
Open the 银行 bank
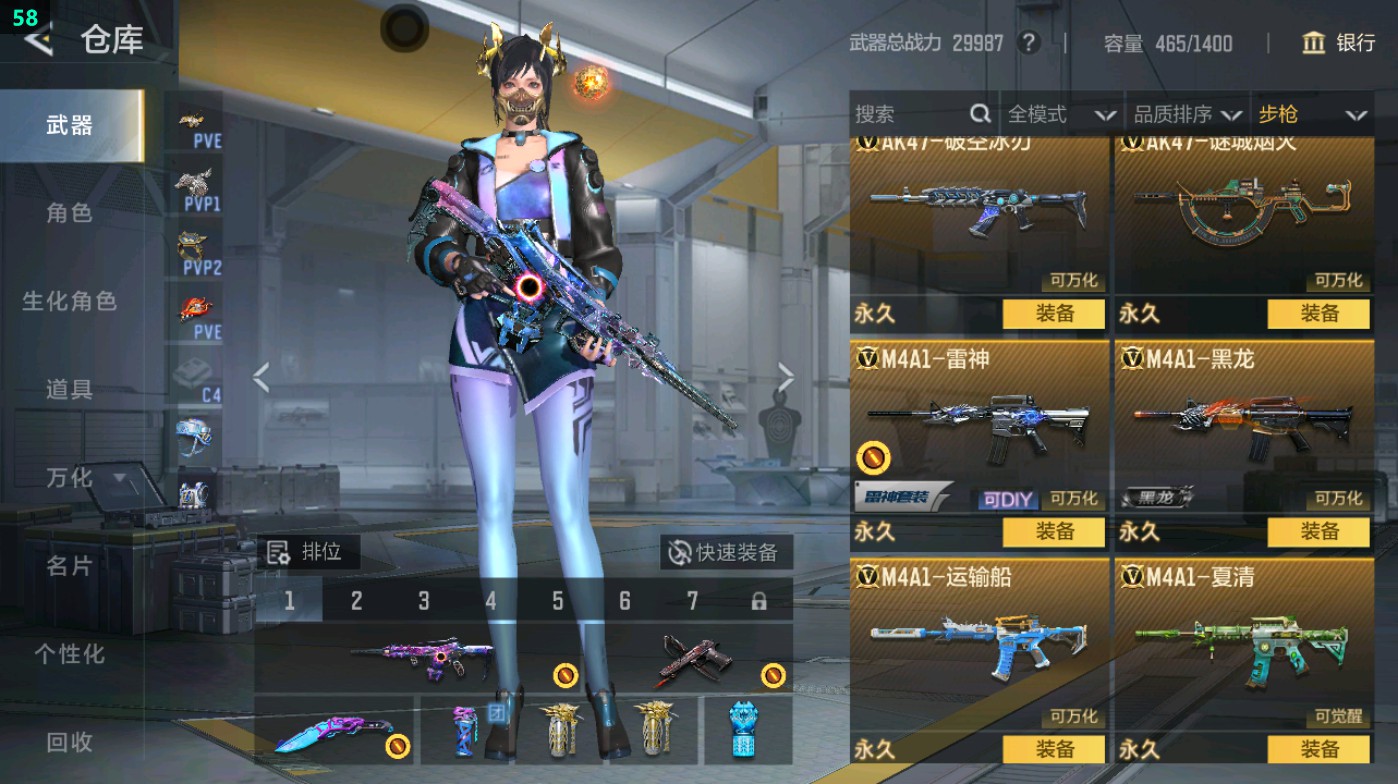[1338, 43]
